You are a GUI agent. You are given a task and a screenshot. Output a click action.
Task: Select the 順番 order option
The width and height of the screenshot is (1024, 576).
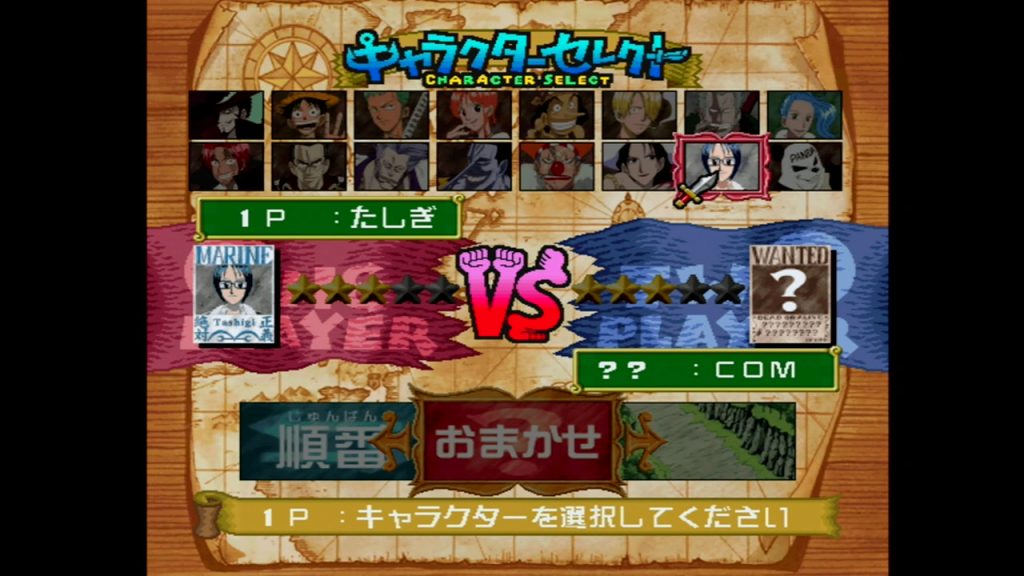click(320, 442)
